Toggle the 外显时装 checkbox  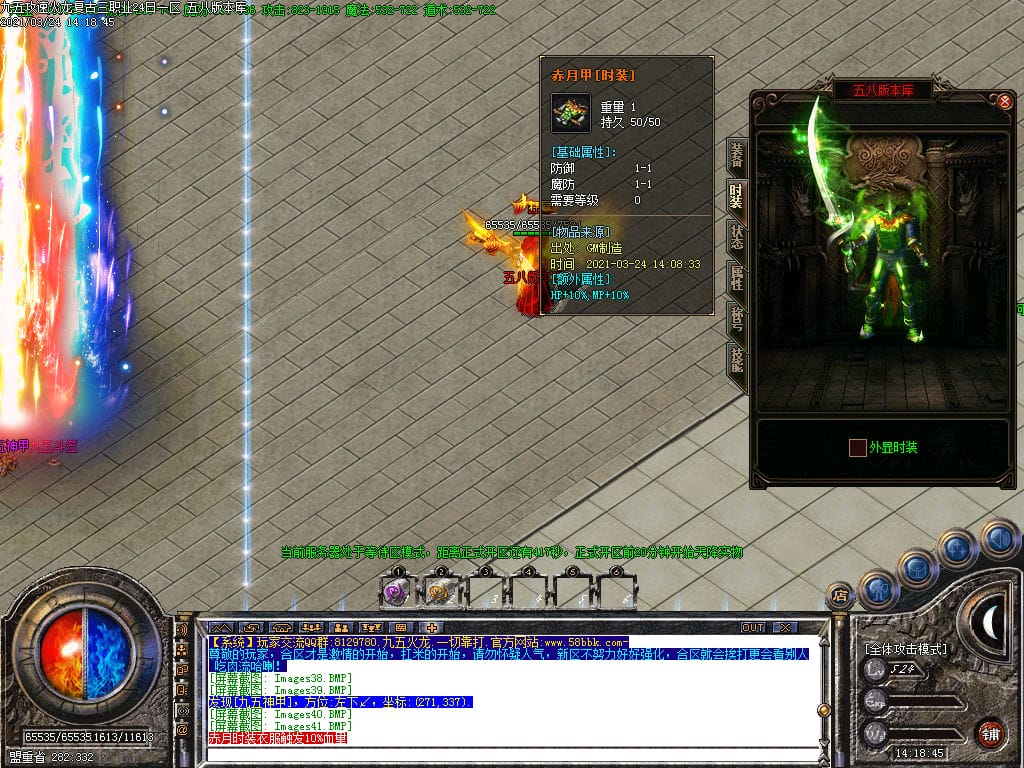click(858, 447)
